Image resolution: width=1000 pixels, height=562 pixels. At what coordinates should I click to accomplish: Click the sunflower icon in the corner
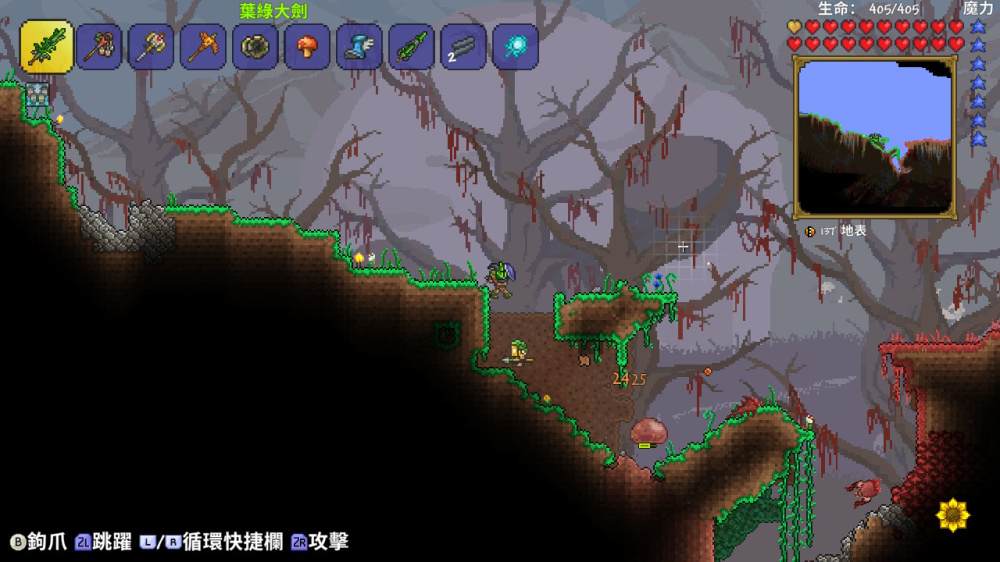click(x=953, y=515)
